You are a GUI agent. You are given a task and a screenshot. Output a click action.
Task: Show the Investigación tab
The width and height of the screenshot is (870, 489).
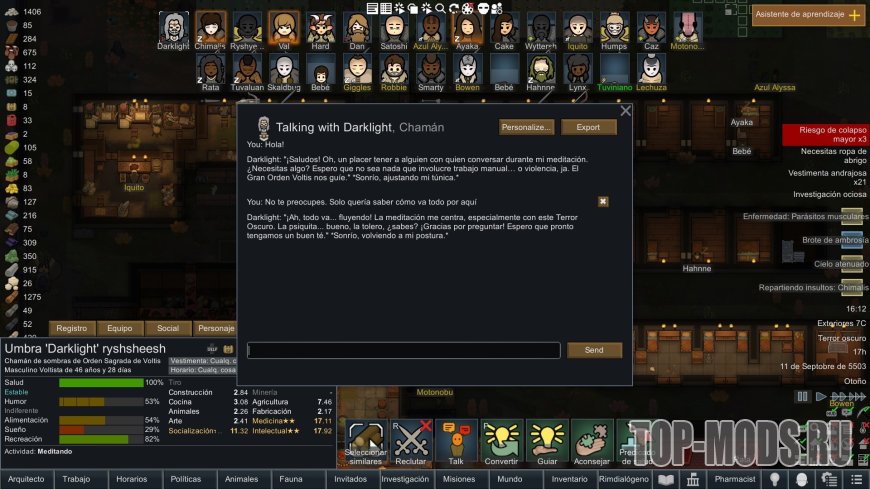(405, 479)
